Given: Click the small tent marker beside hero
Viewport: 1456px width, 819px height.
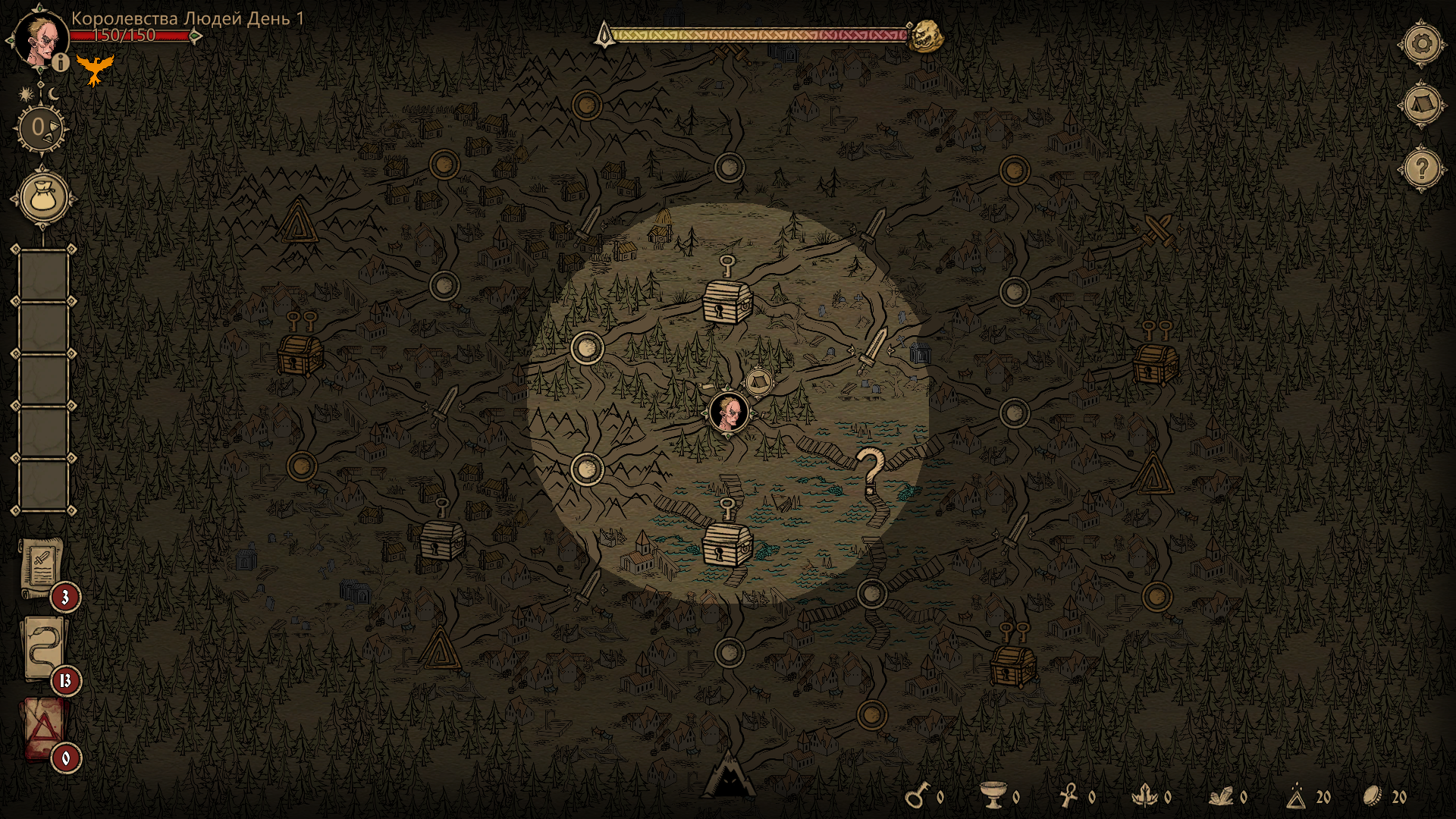Looking at the screenshot, I should coord(758,381).
